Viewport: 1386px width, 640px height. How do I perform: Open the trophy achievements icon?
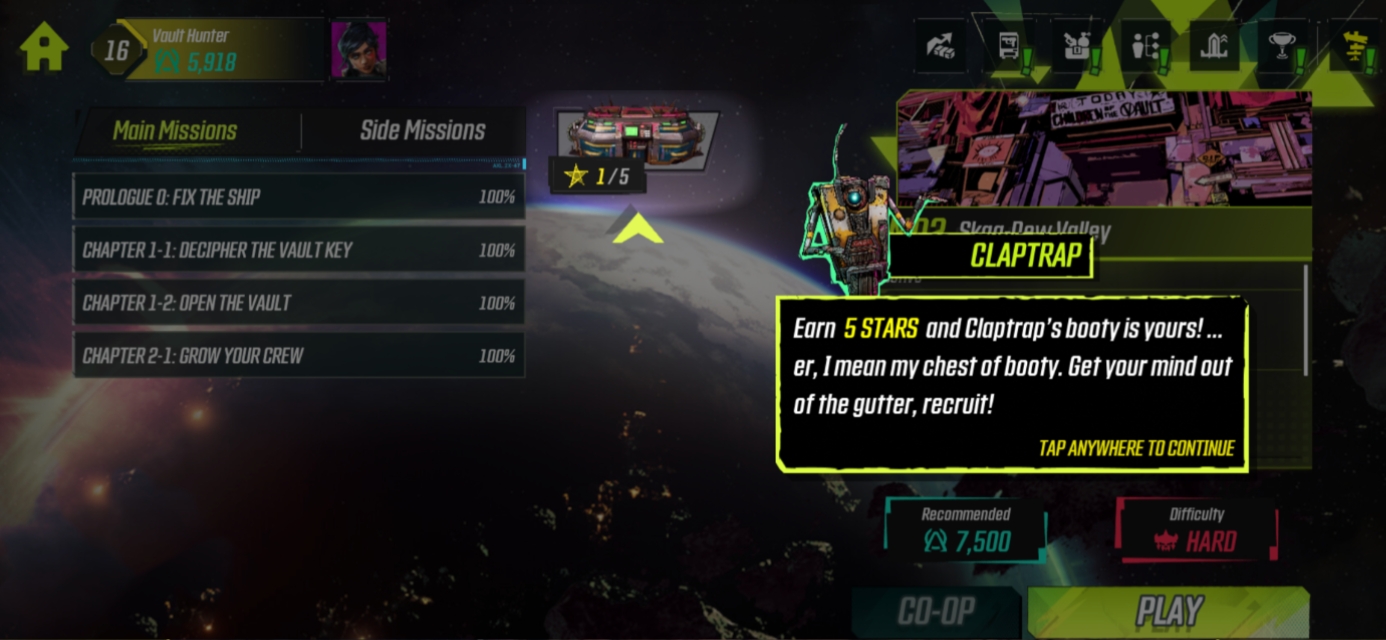tap(1282, 47)
